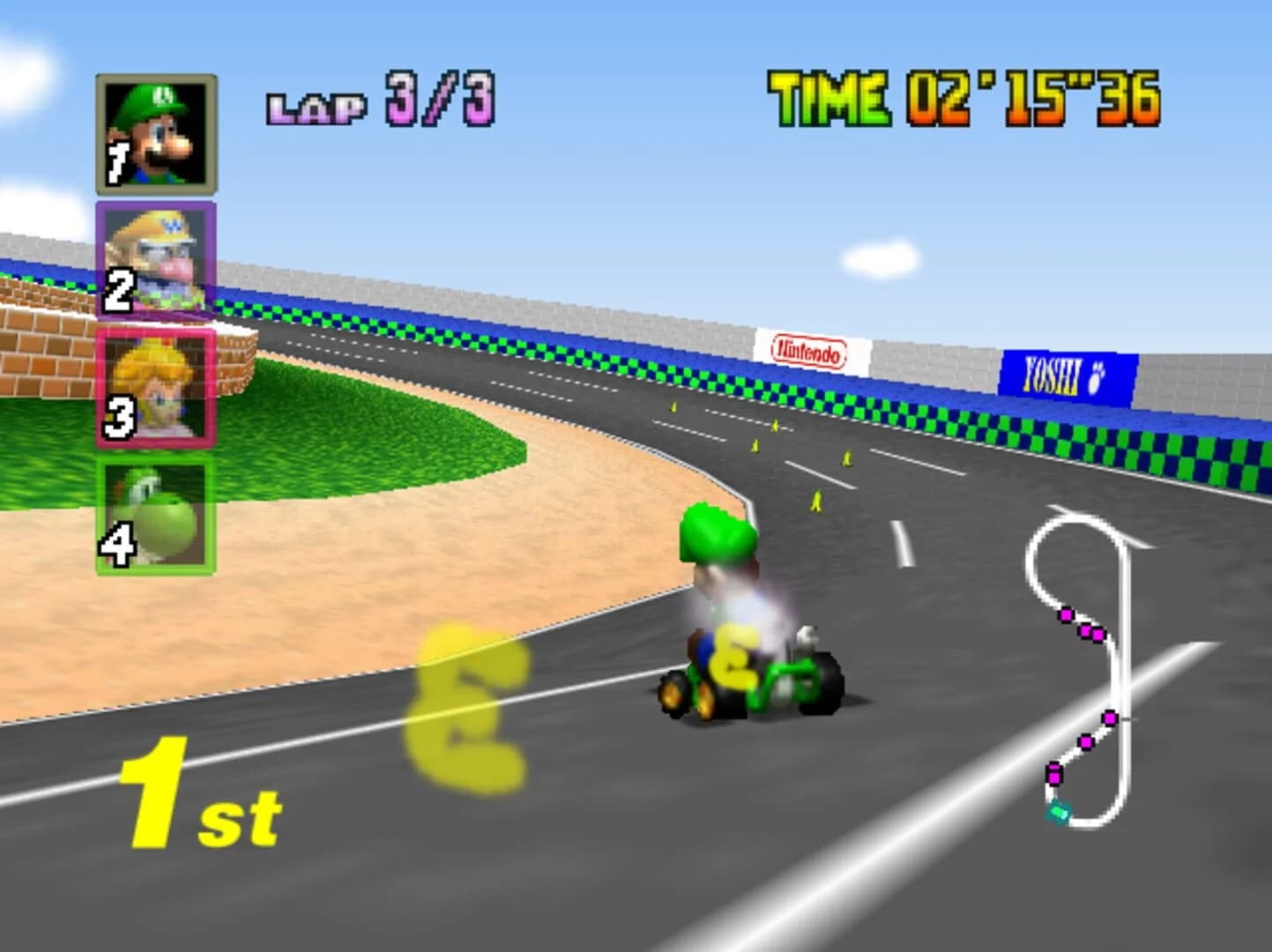Select Wario's portrait in the standings
This screenshot has height=952, width=1272.
[x=157, y=260]
